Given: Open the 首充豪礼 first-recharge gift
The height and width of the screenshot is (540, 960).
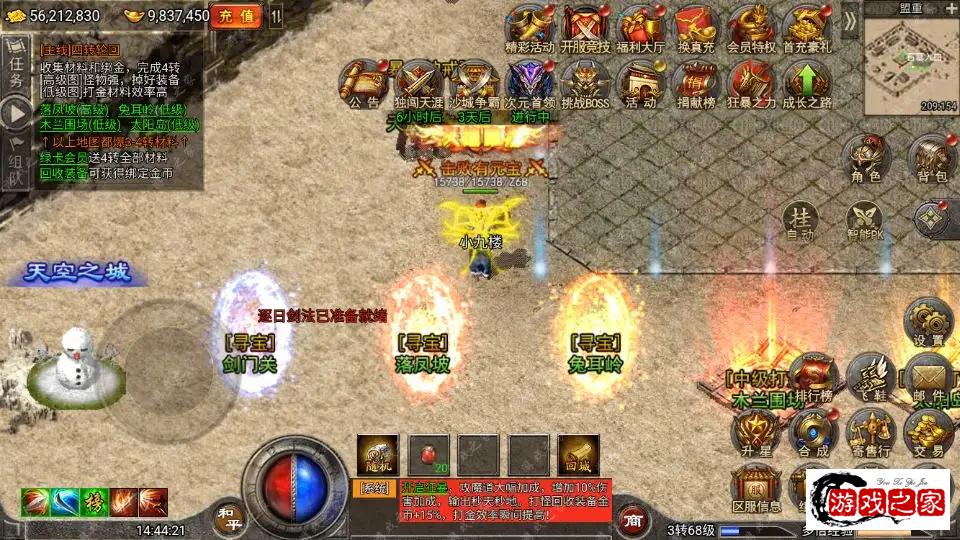Looking at the screenshot, I should point(806,28).
